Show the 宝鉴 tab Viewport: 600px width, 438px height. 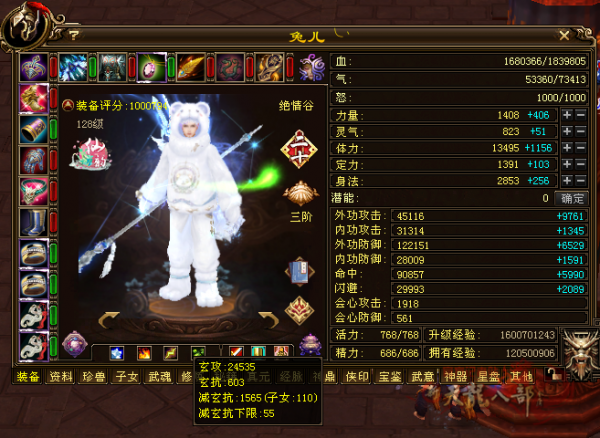pos(389,377)
